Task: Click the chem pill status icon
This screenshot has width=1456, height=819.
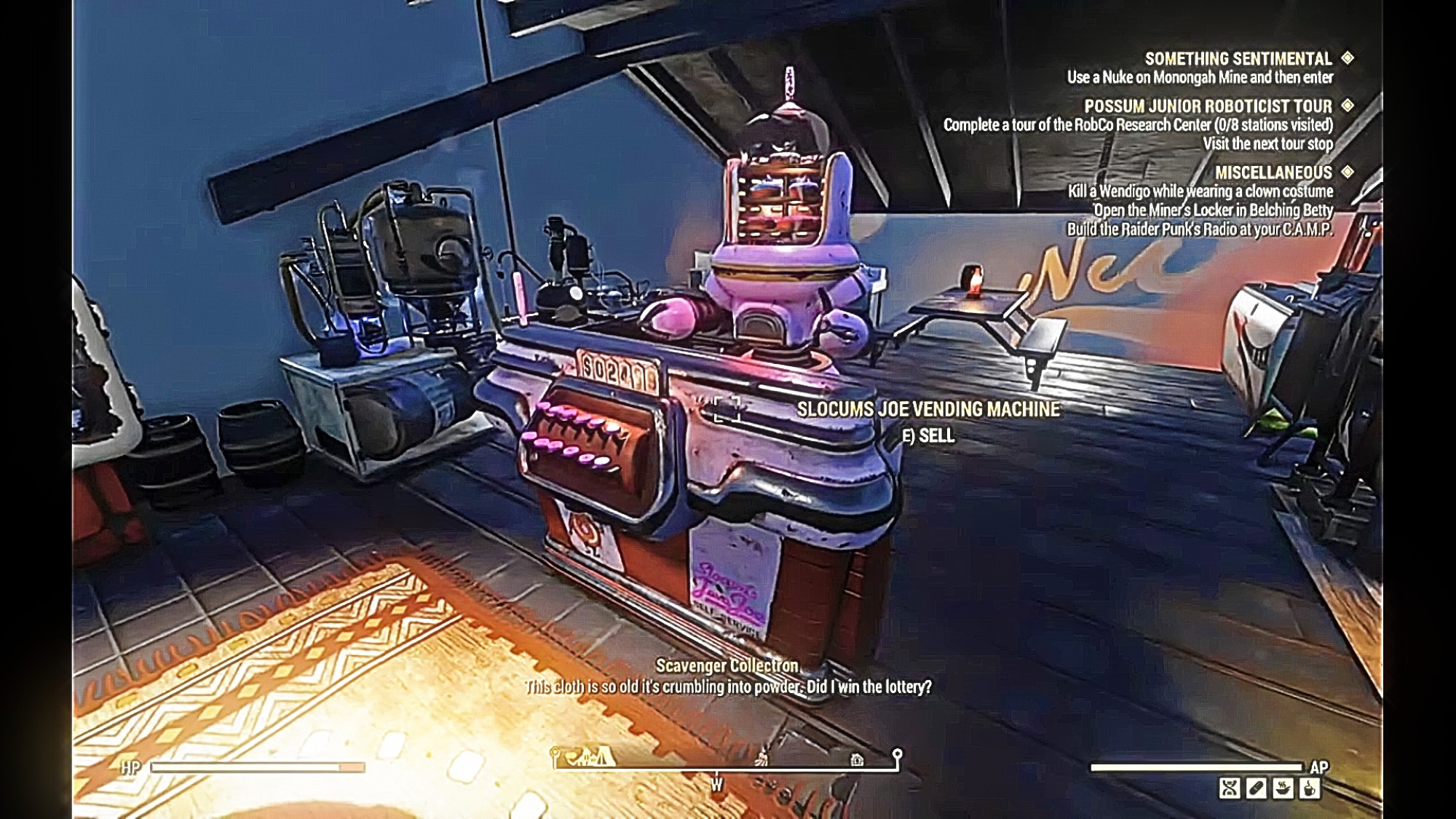Action: [x=1257, y=788]
